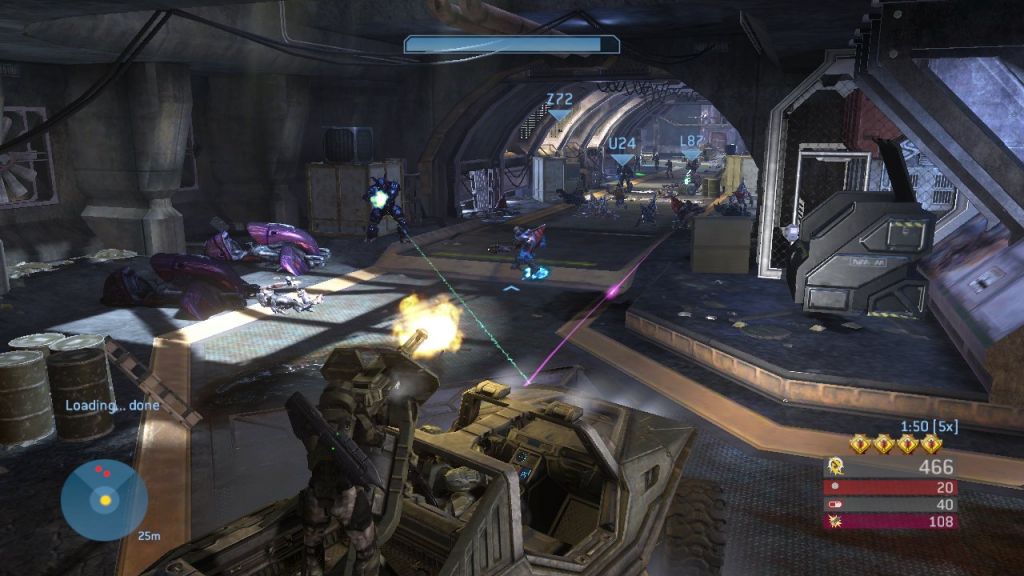This screenshot has width=1024, height=576.
Task: Select the L87 teammate waypoint marker
Action: [691, 146]
